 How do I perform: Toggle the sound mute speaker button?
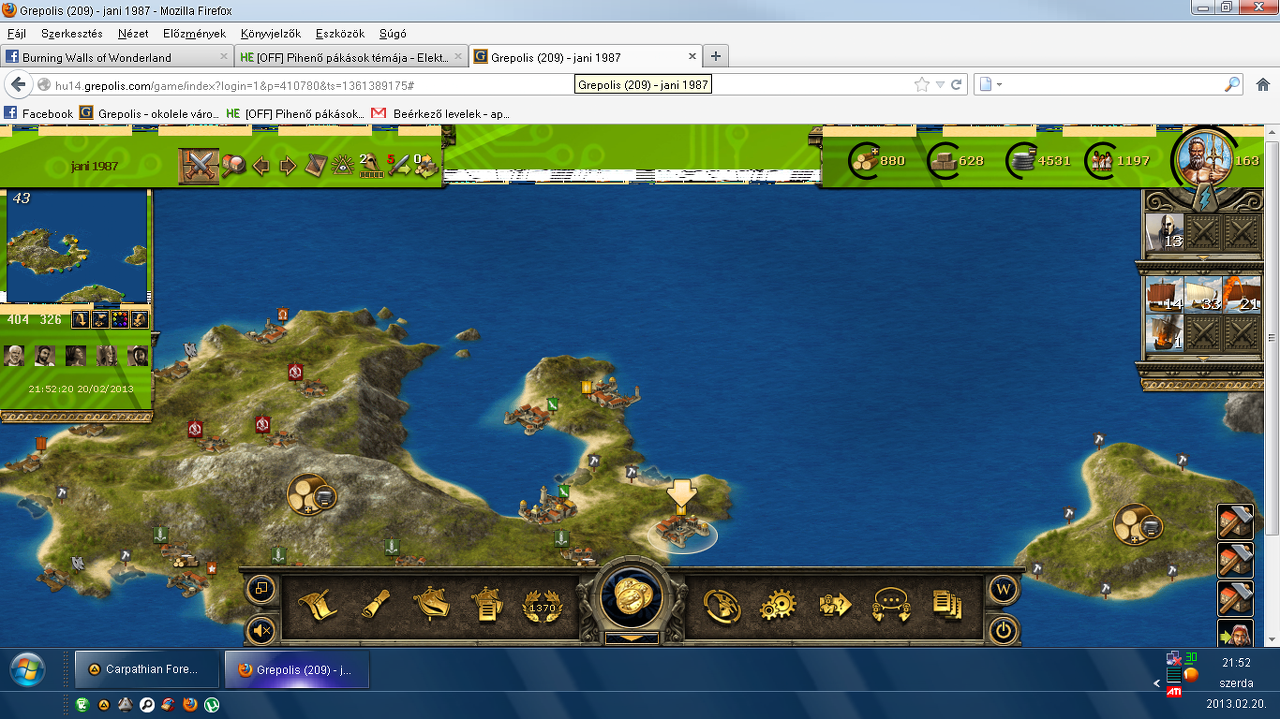click(261, 630)
